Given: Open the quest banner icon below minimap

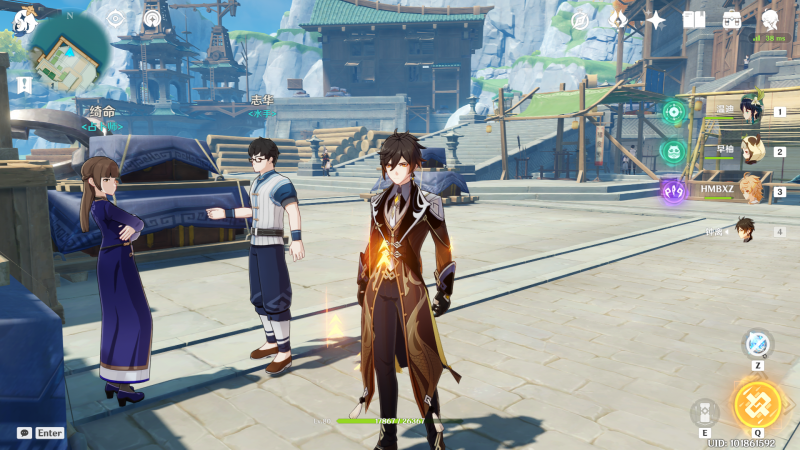Looking at the screenshot, I should point(24,86).
